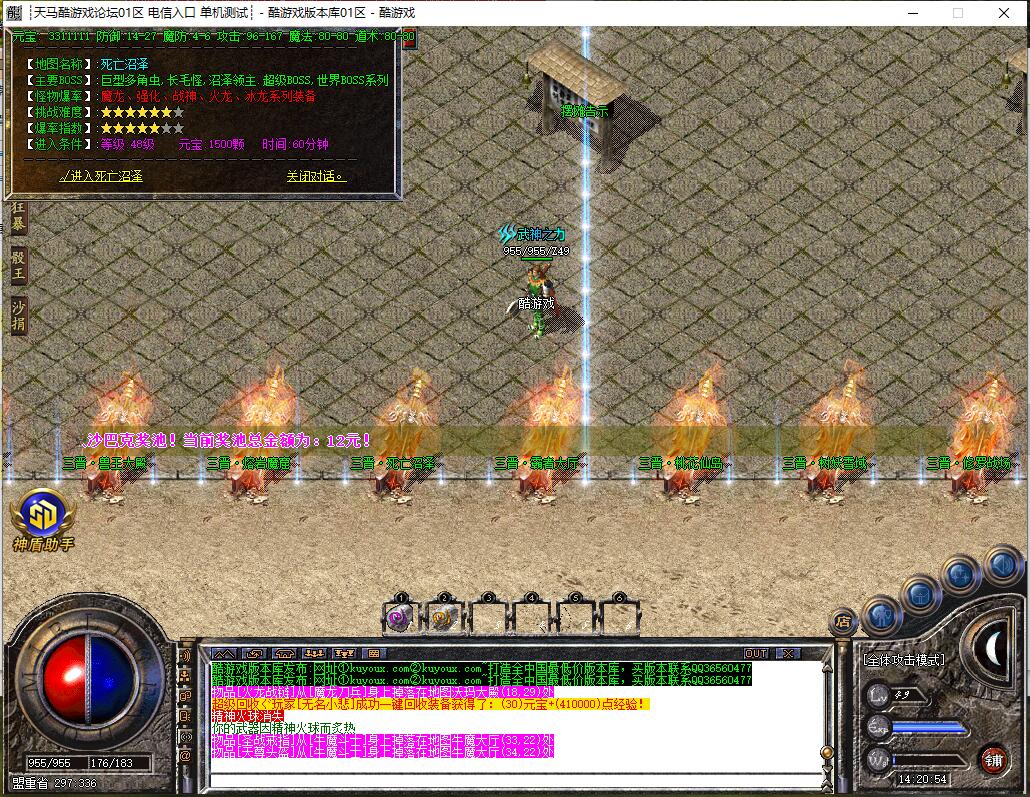Open the 店 shop button

[x=844, y=621]
